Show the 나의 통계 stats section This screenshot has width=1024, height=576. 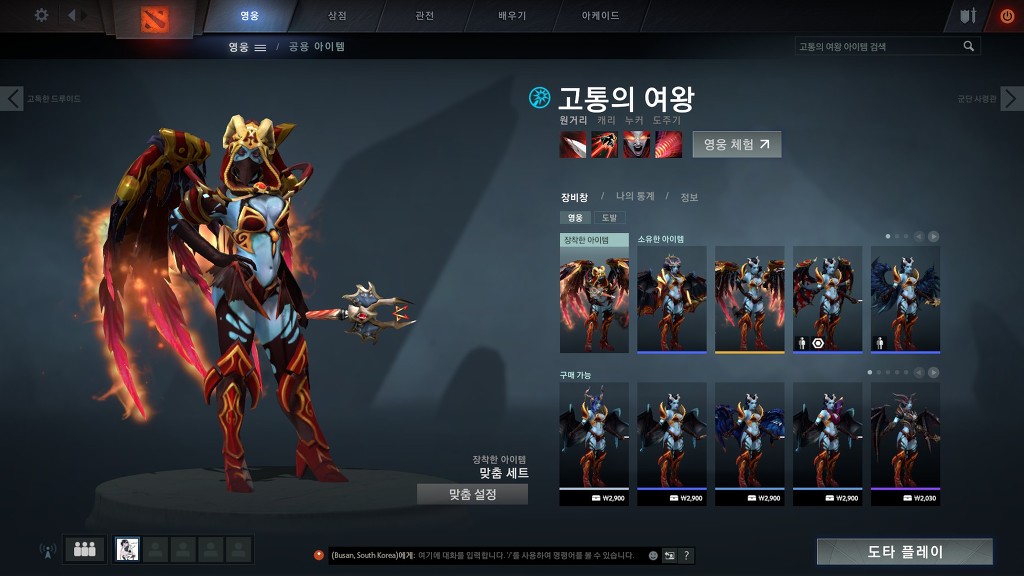click(x=635, y=196)
